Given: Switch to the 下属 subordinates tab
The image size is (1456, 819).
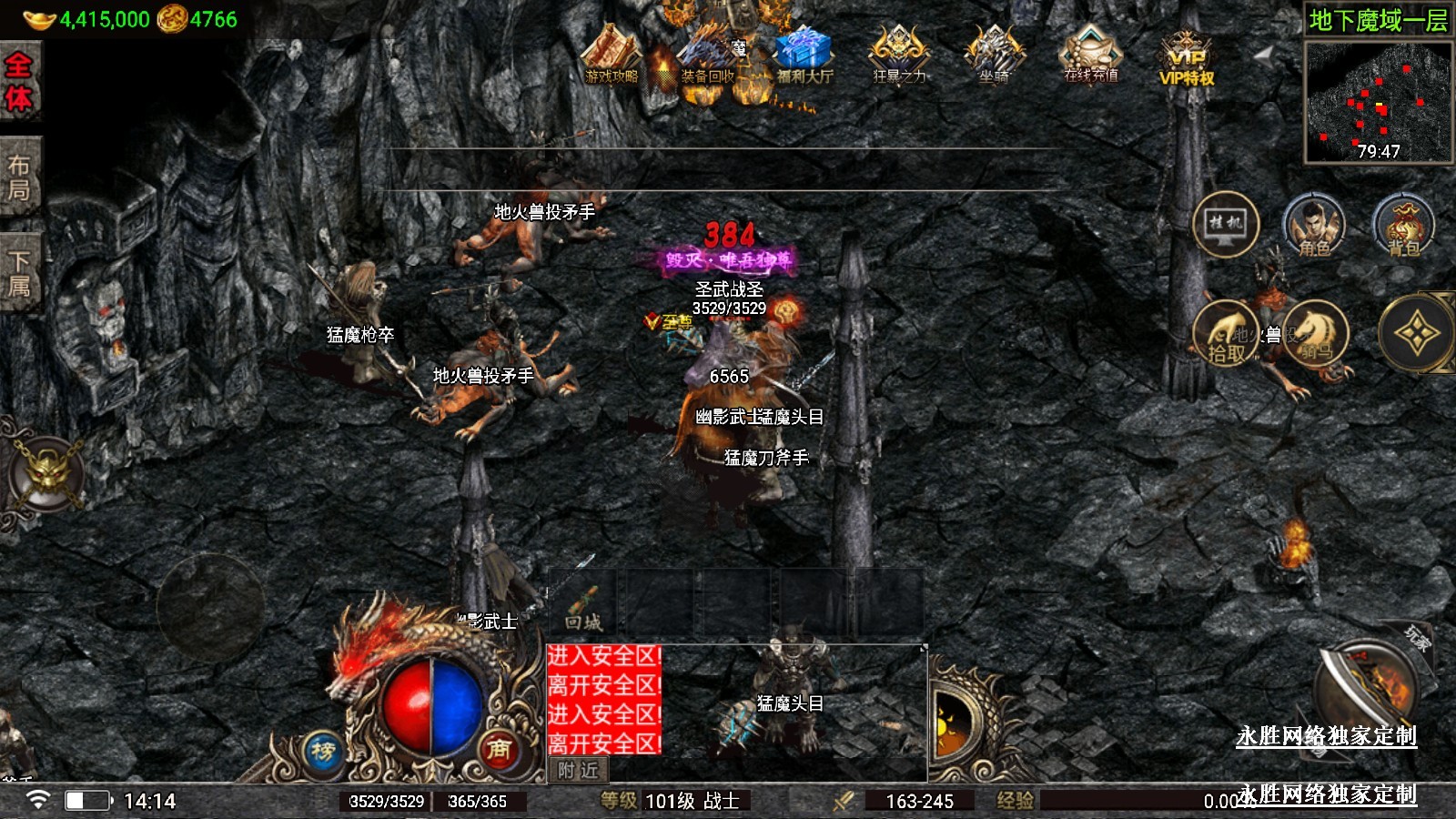Looking at the screenshot, I should pos(19,274).
